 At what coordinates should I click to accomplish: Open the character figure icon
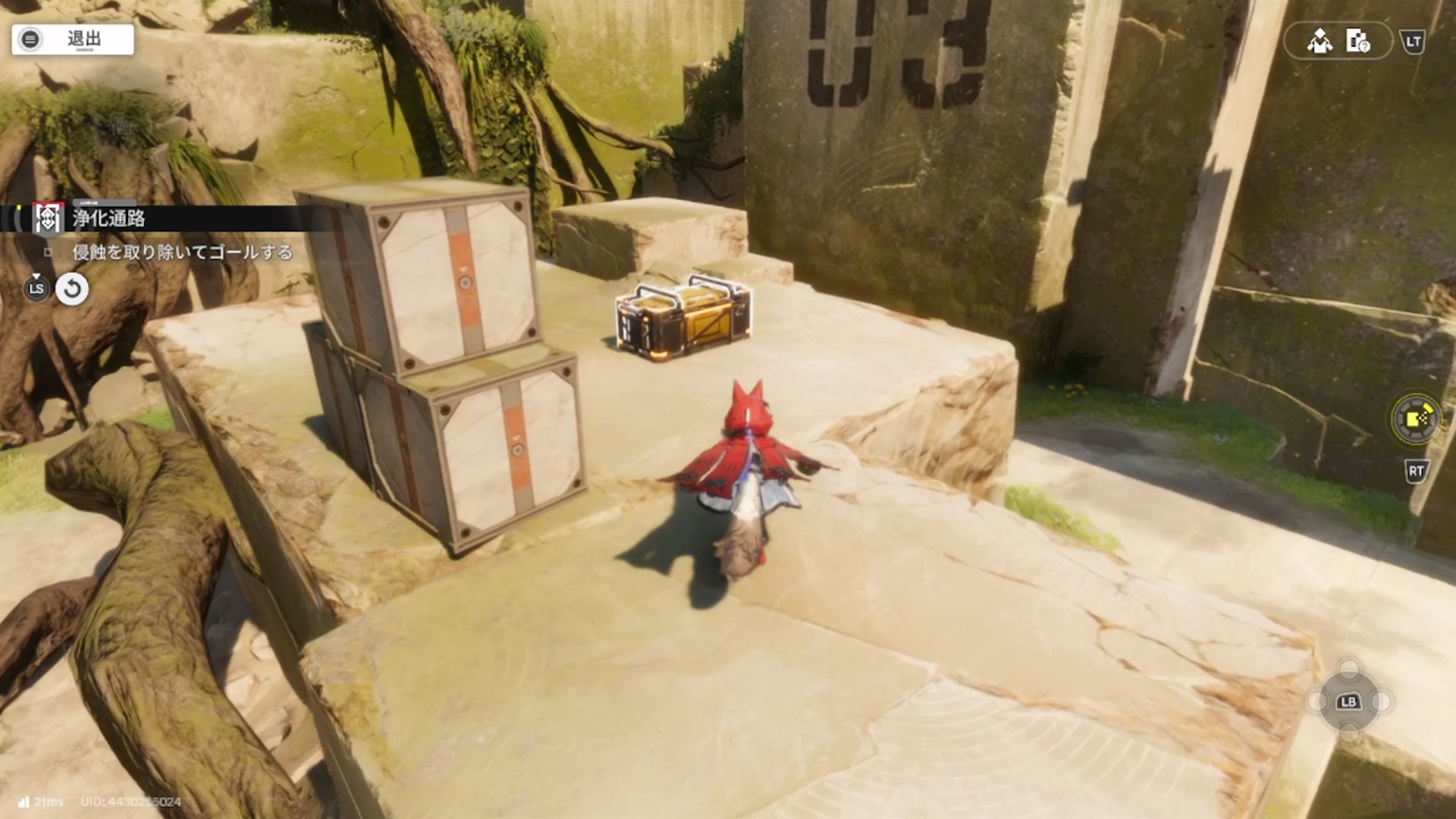pos(1319,41)
